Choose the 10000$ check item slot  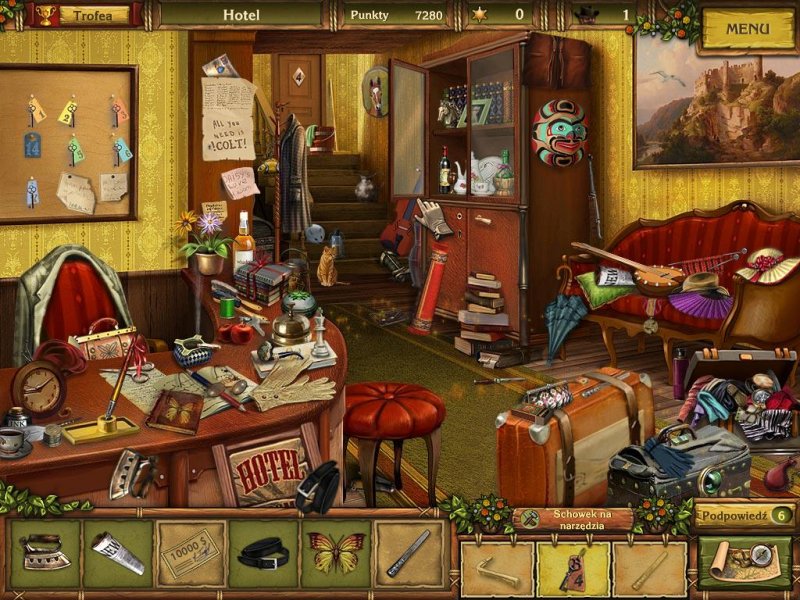(x=190, y=553)
